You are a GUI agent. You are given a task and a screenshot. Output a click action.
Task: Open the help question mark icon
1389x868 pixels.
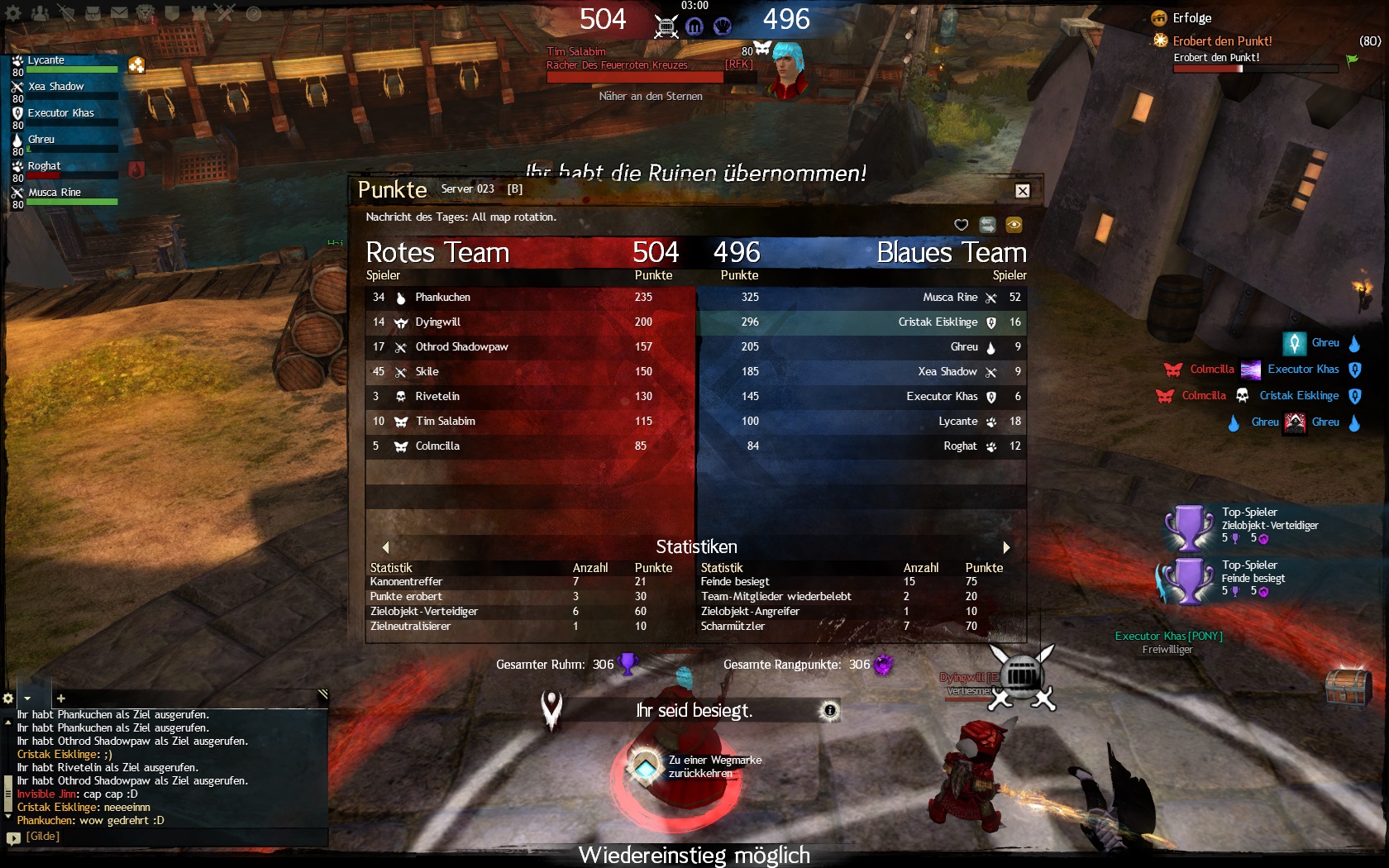(254, 13)
